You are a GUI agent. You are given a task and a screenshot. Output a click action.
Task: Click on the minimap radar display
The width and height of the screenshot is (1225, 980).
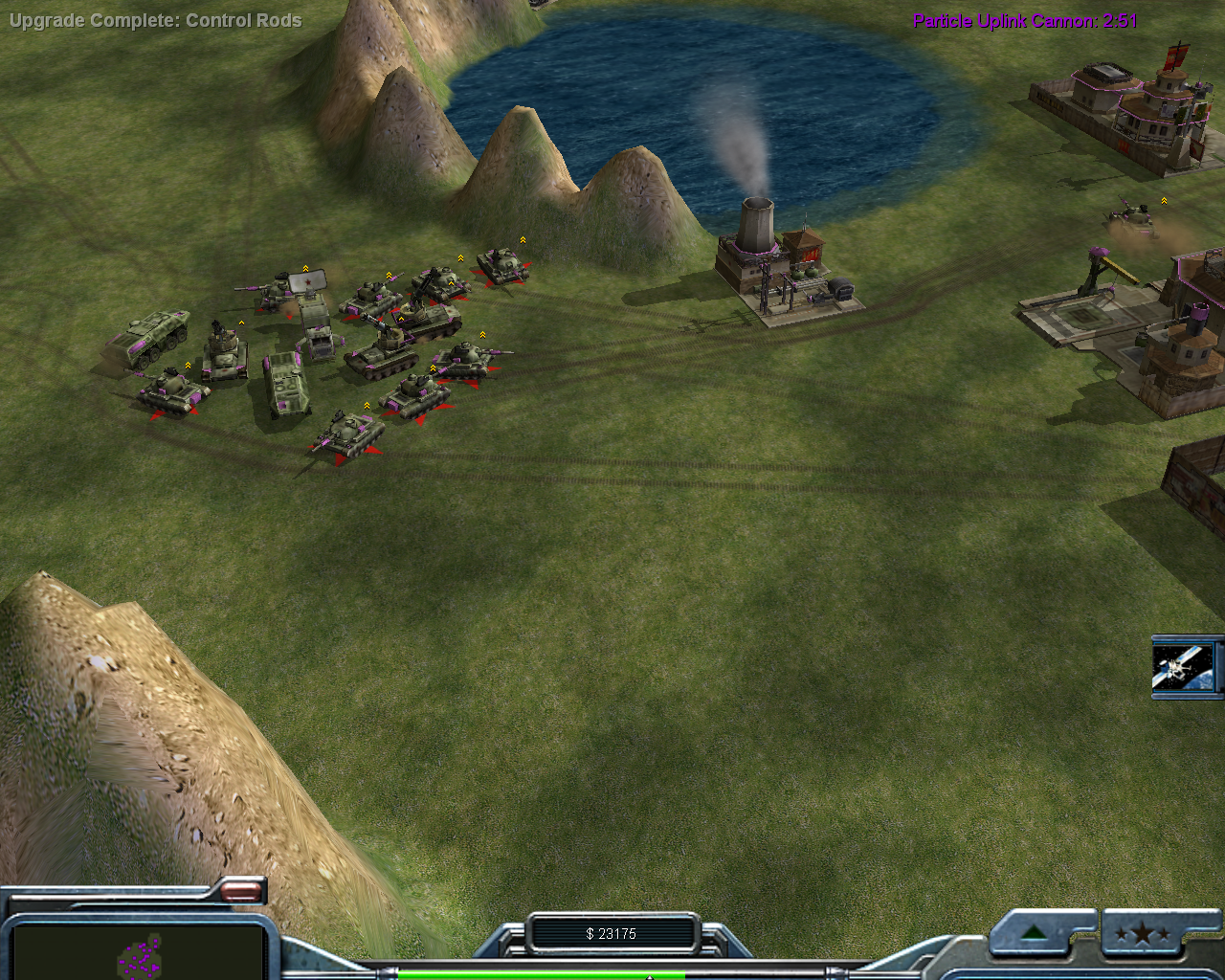click(x=137, y=950)
